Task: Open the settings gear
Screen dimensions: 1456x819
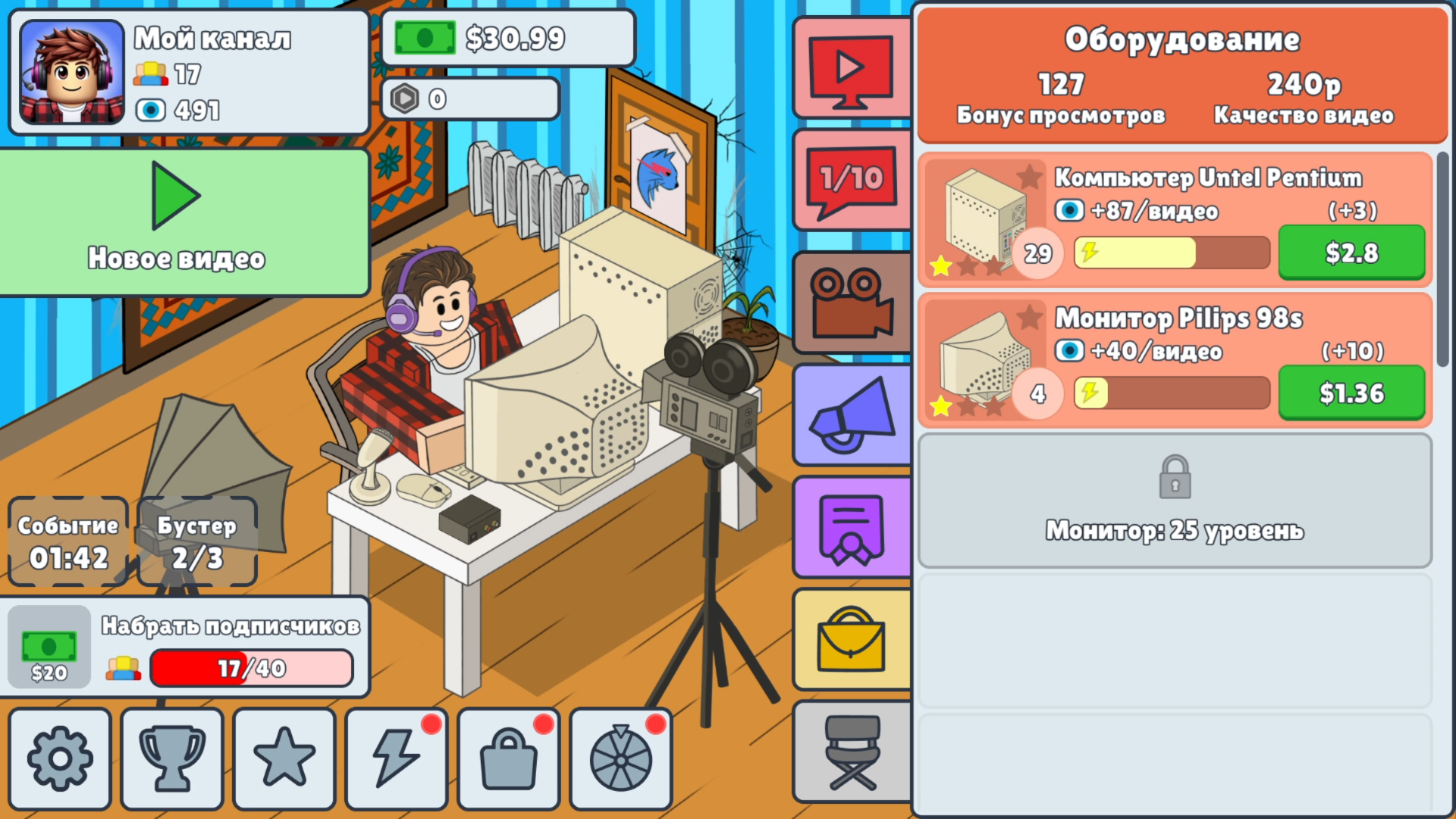Action: pyautogui.click(x=60, y=758)
